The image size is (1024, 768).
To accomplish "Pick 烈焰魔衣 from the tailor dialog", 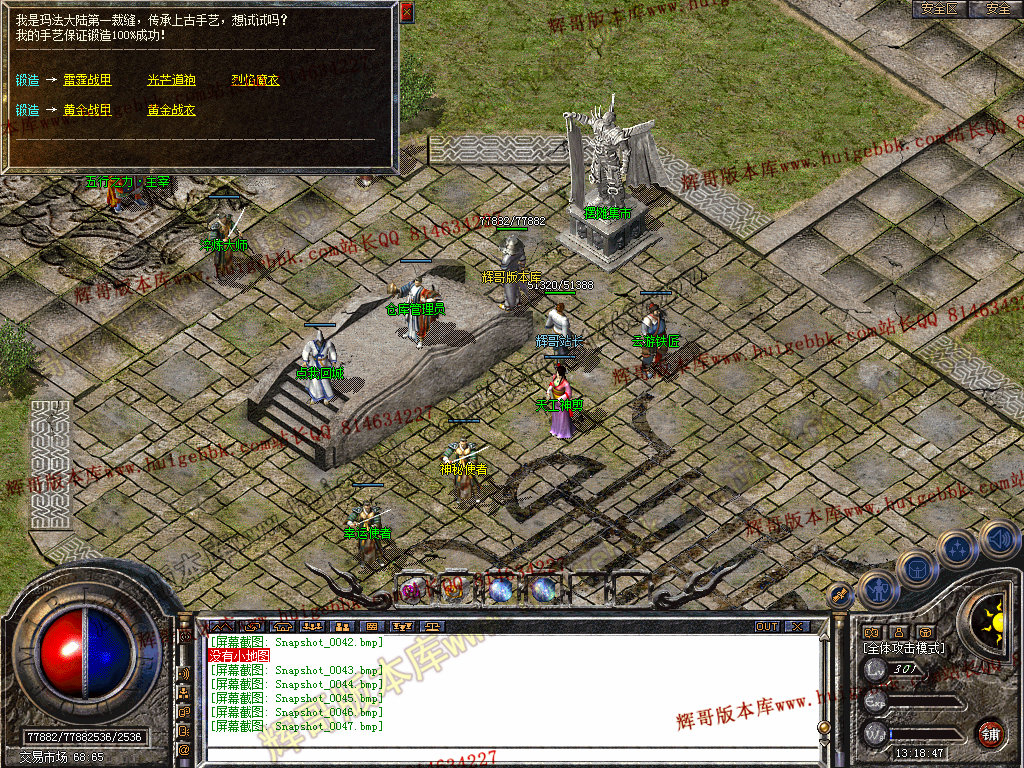I will (255, 80).
